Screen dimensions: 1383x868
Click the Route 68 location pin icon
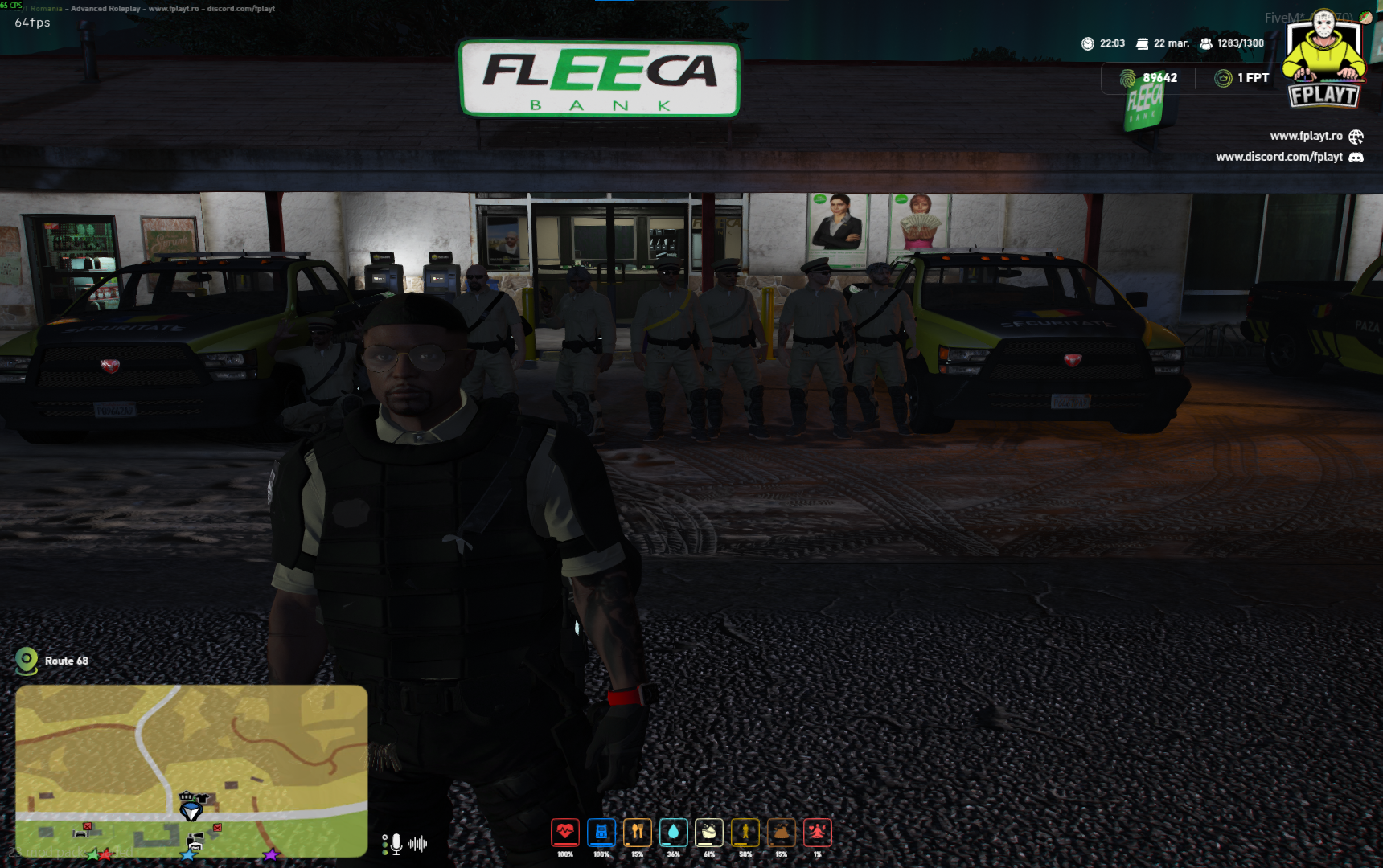pyautogui.click(x=27, y=661)
